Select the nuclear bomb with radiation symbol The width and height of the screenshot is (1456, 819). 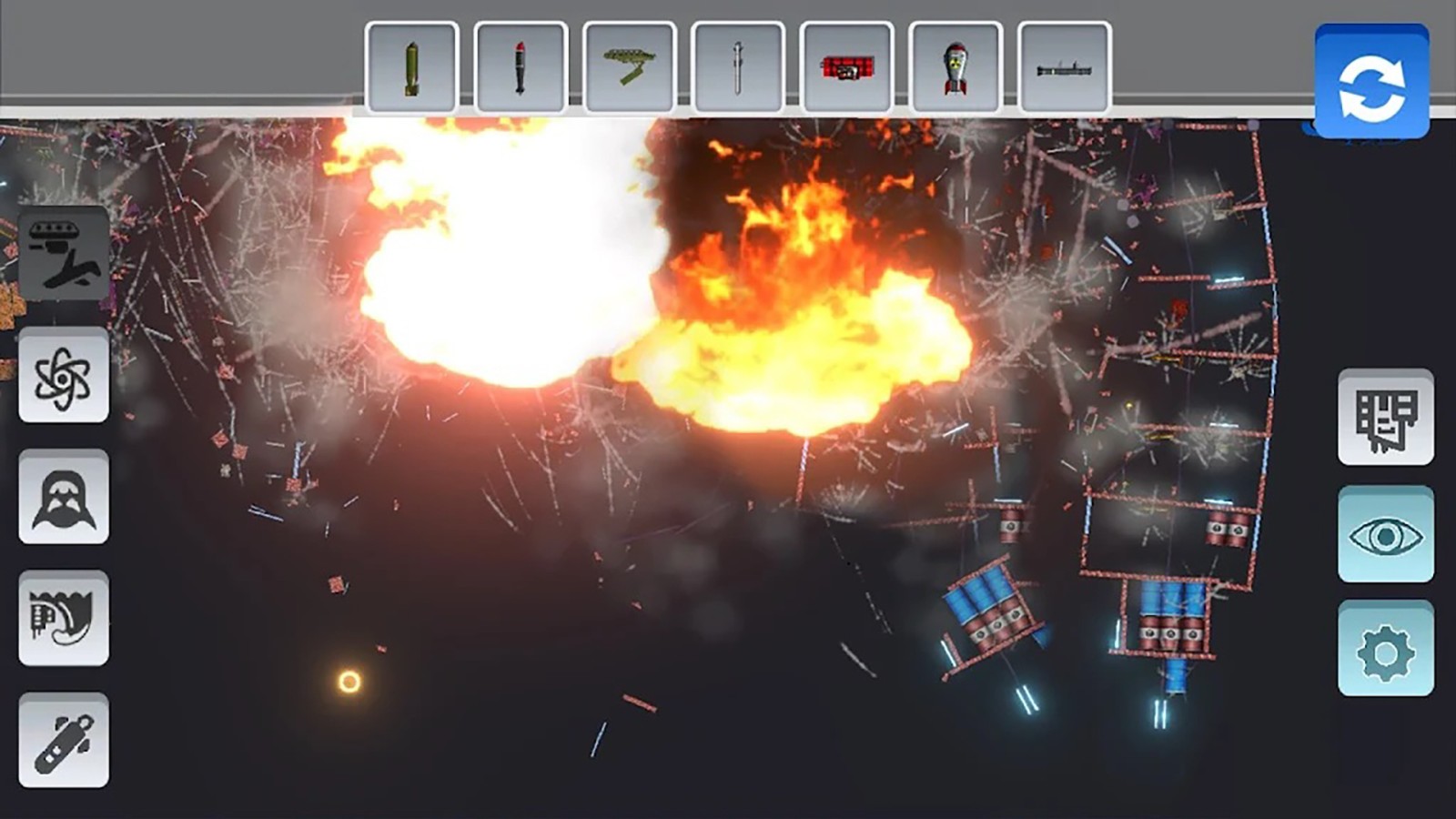coord(955,68)
